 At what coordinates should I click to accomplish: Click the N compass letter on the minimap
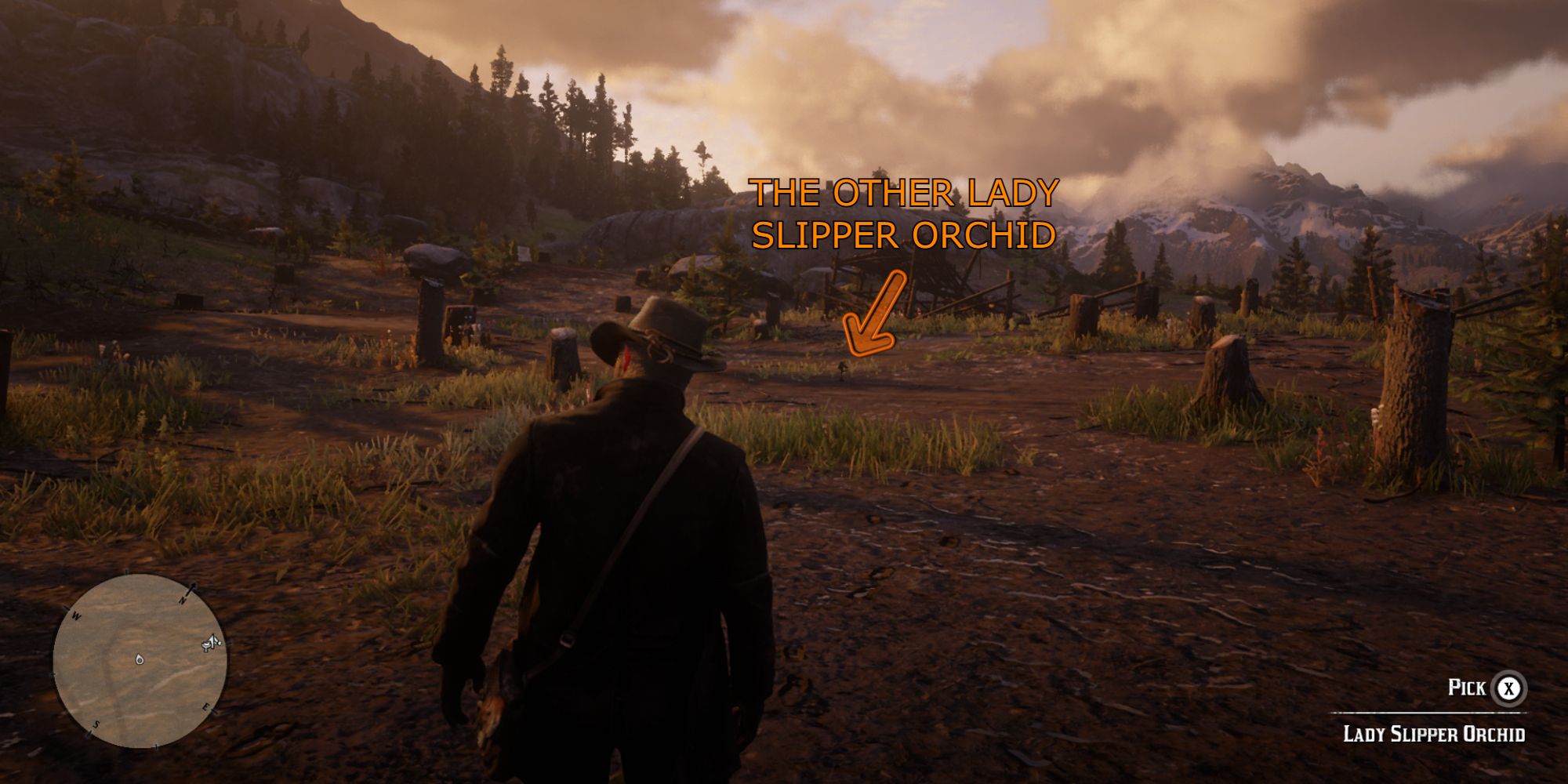tap(183, 599)
